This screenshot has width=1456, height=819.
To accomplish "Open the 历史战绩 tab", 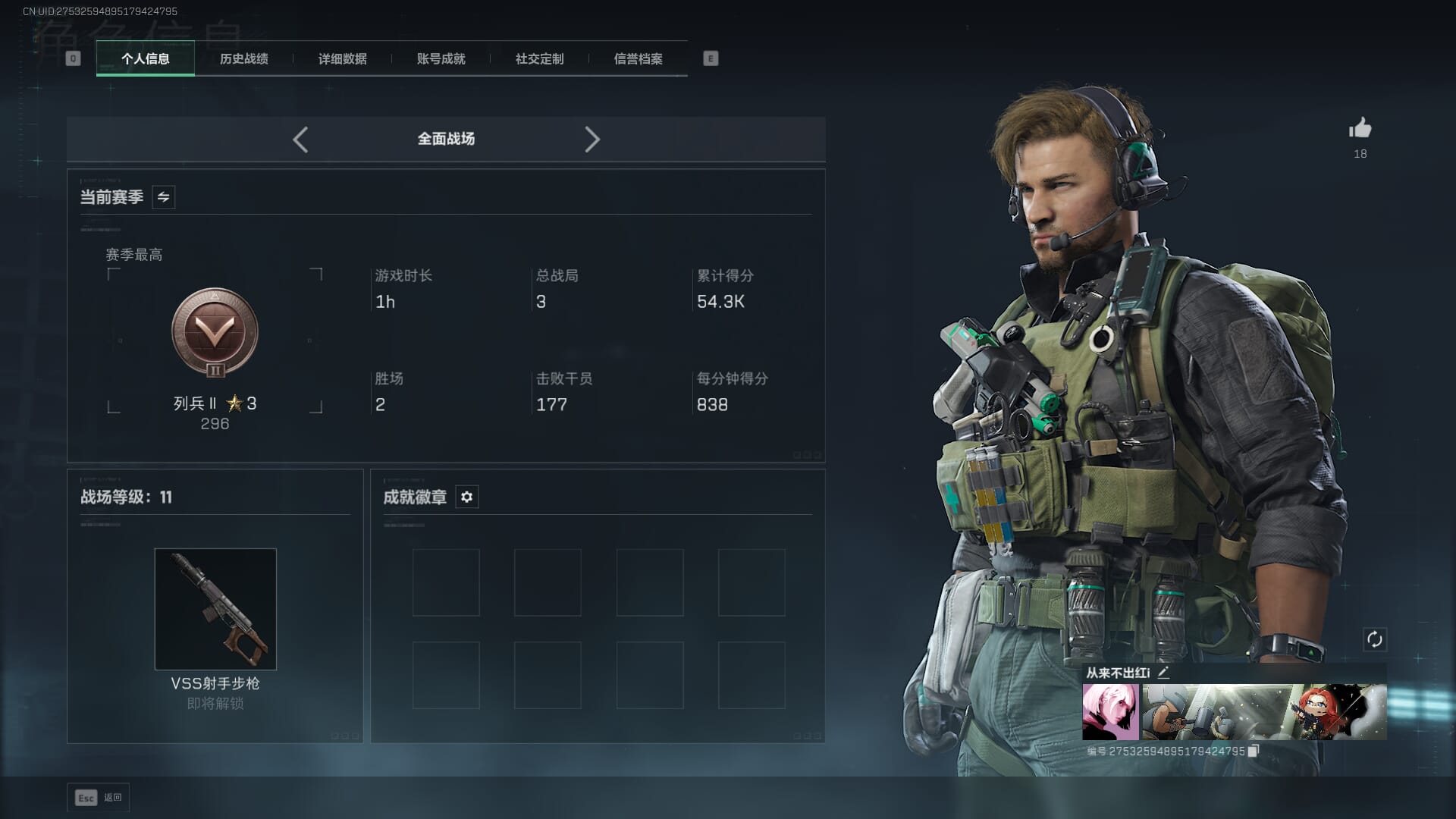I will pos(243,58).
